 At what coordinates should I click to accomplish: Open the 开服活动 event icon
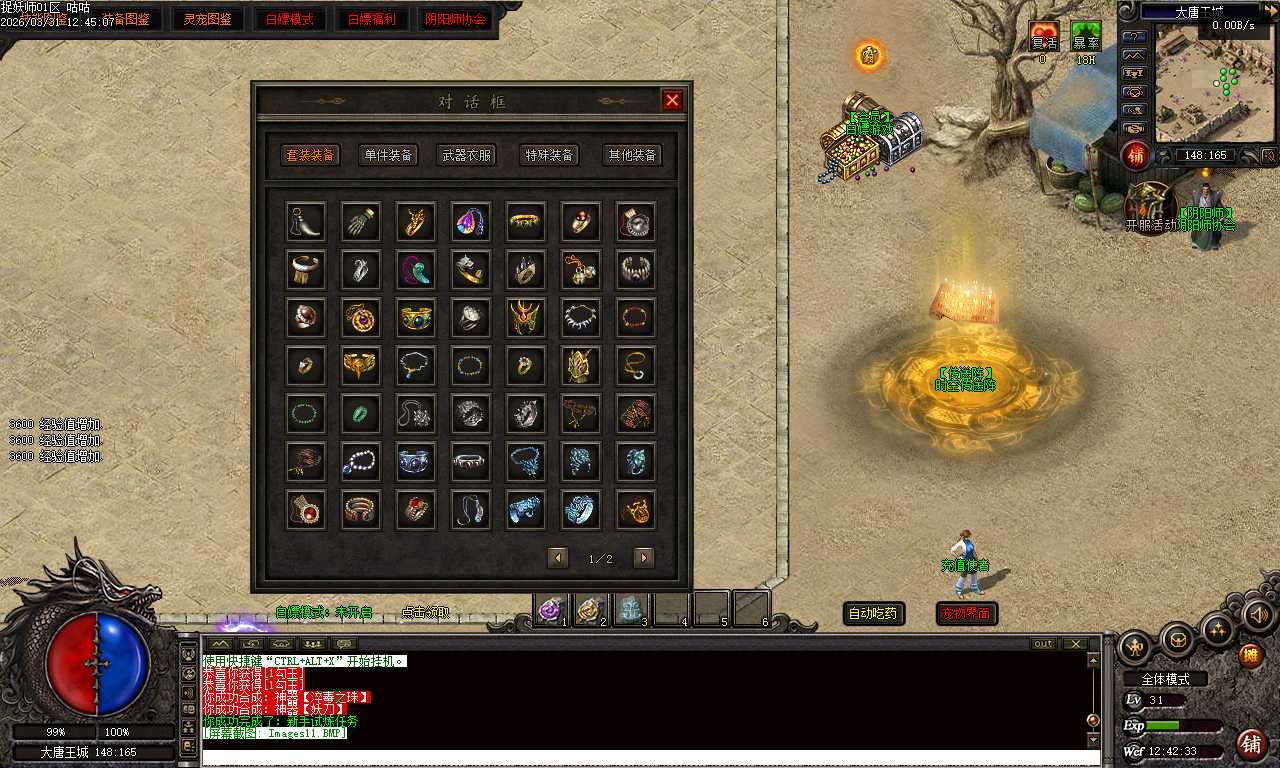[1150, 205]
